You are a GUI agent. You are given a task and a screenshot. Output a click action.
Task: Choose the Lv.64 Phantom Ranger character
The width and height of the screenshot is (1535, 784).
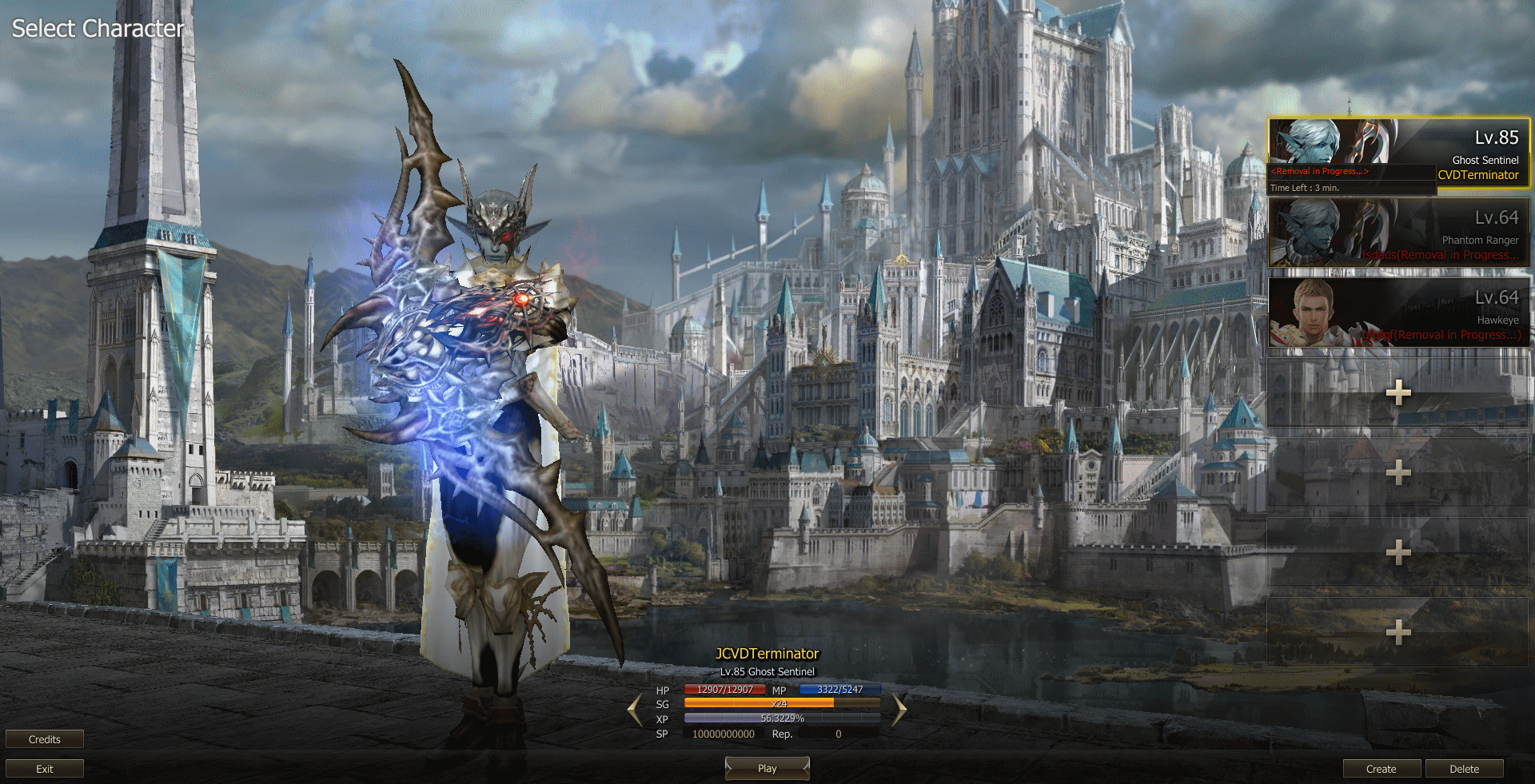tap(1397, 233)
